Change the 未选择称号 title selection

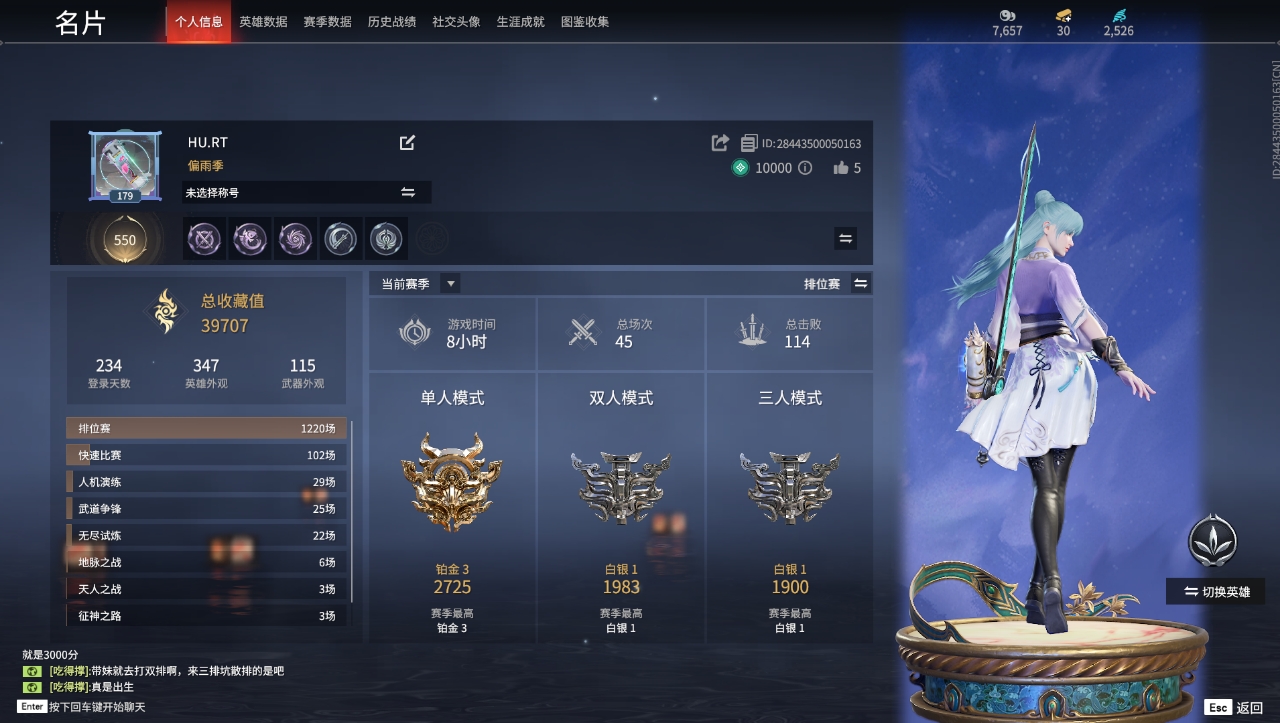coord(408,192)
